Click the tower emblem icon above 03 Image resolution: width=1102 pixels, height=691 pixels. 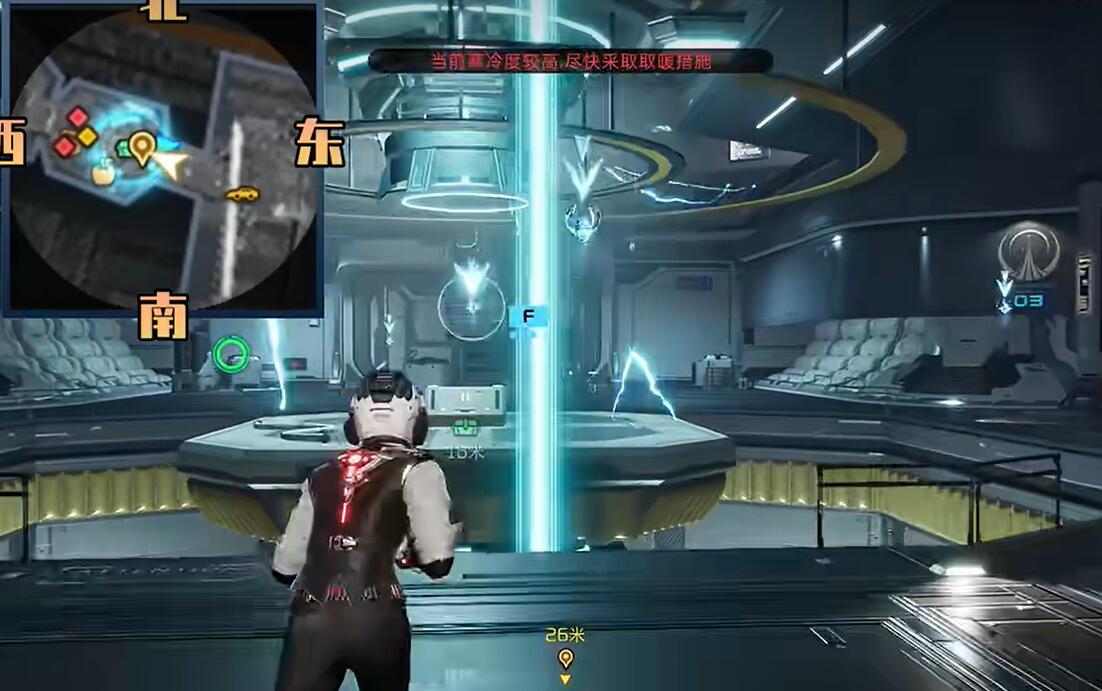point(1029,251)
